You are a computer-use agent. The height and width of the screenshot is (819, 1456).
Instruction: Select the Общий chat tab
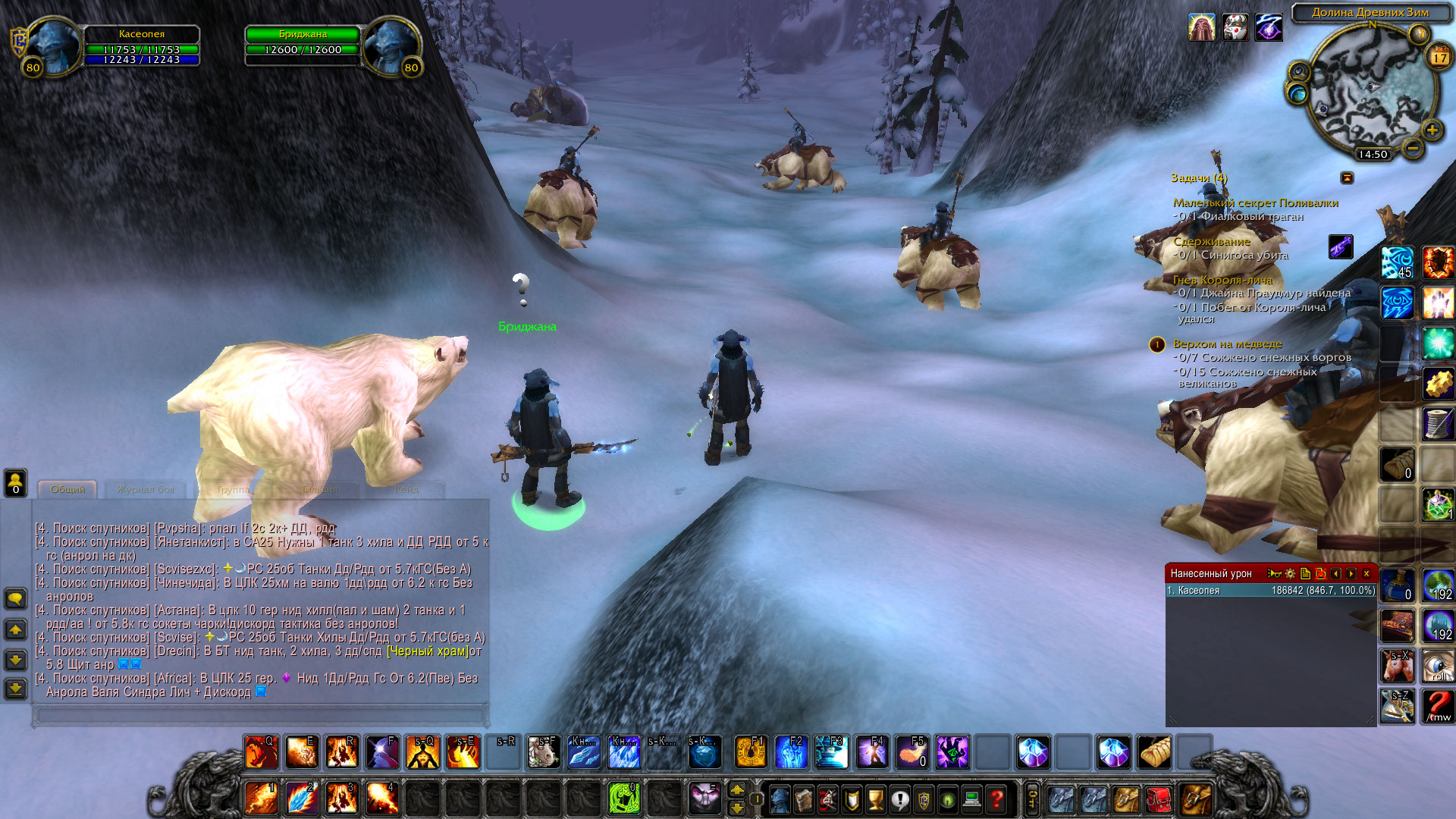point(67,490)
